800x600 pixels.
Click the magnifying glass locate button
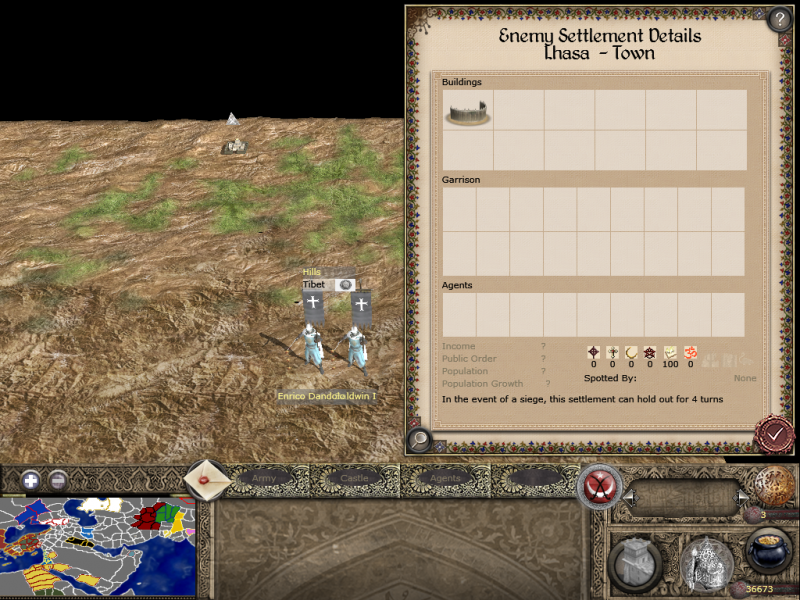(x=420, y=438)
